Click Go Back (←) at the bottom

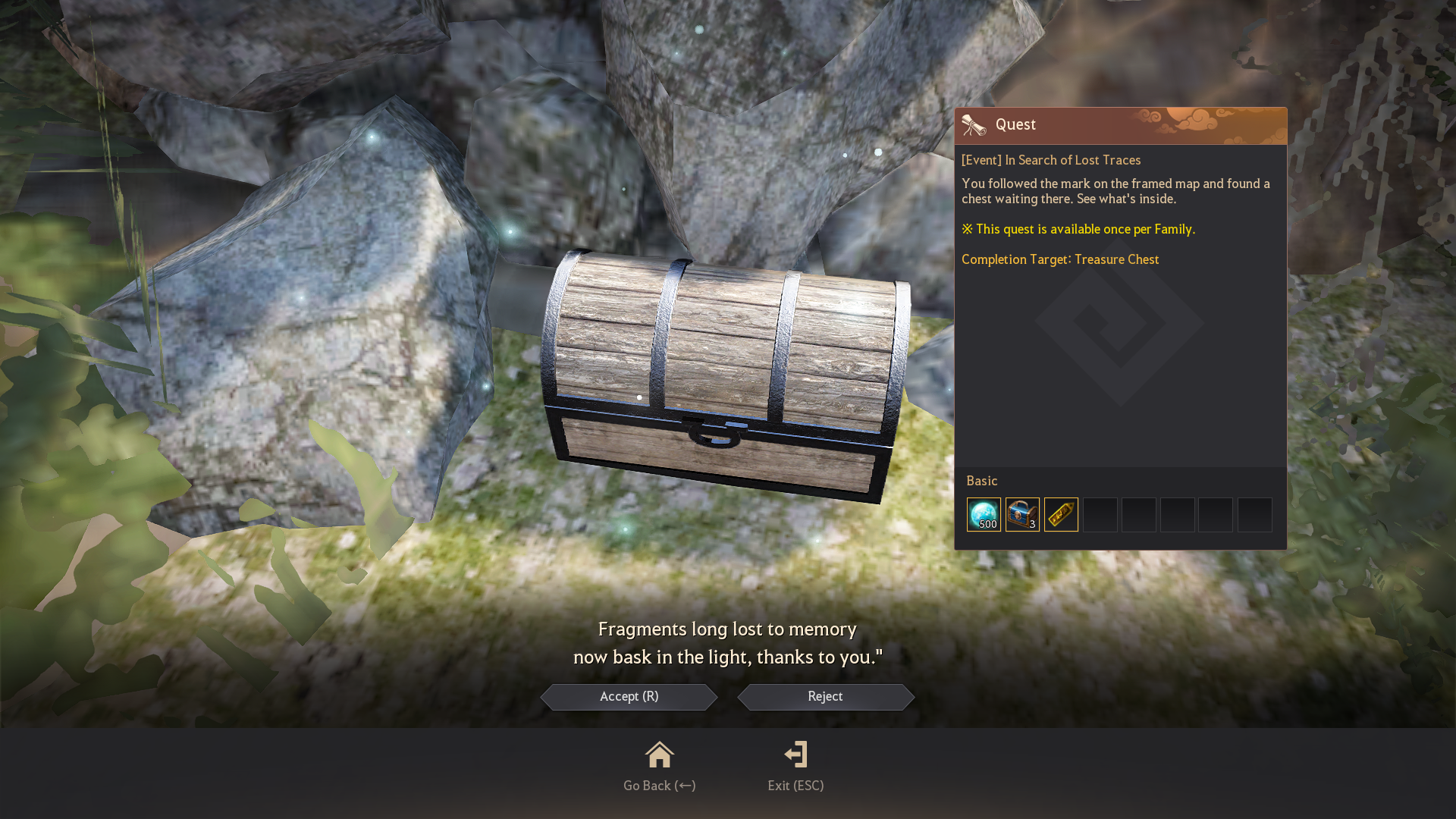point(659,785)
